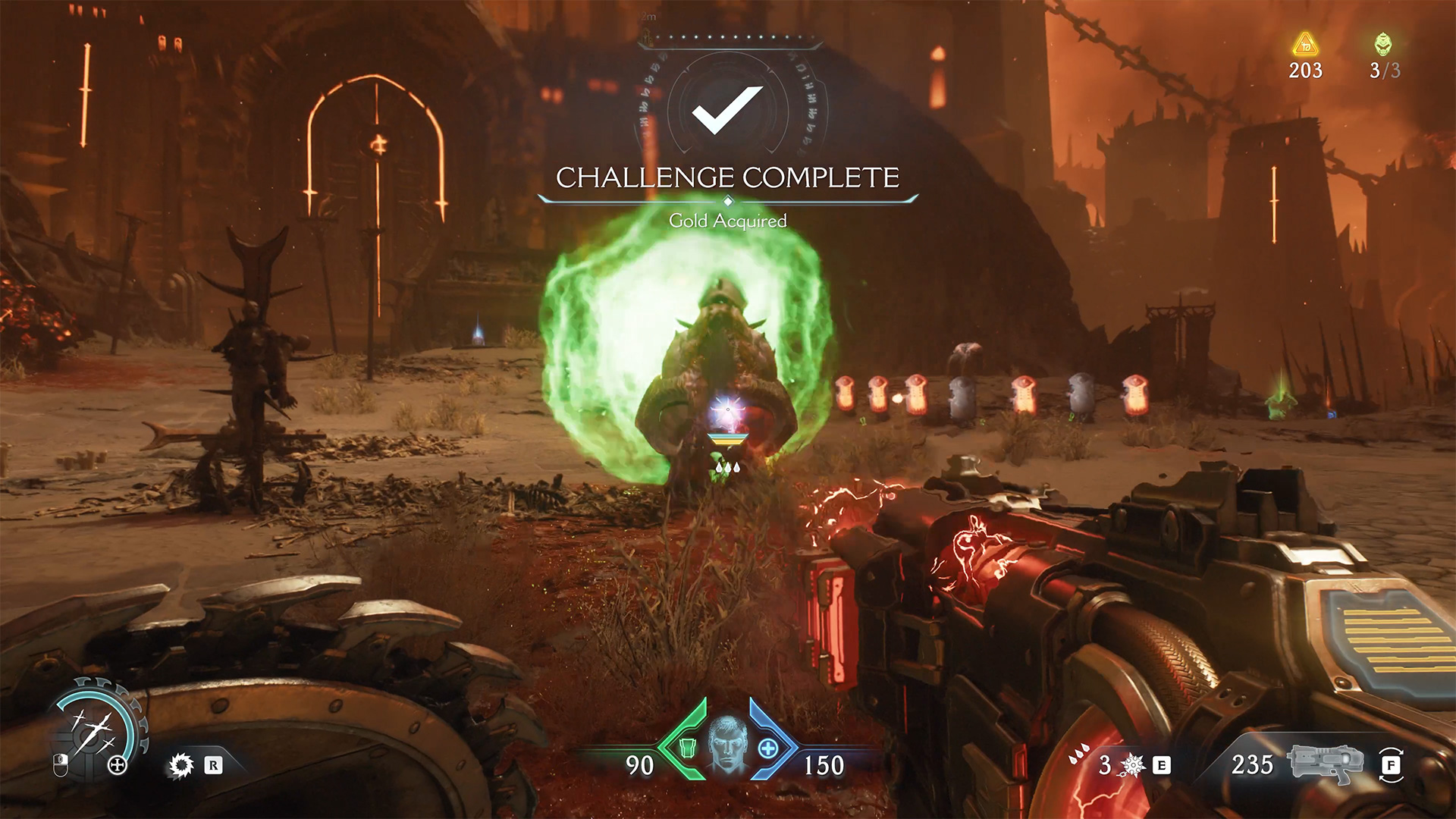Click the weapon swap arrows icon
1456x819 pixels.
click(1391, 764)
